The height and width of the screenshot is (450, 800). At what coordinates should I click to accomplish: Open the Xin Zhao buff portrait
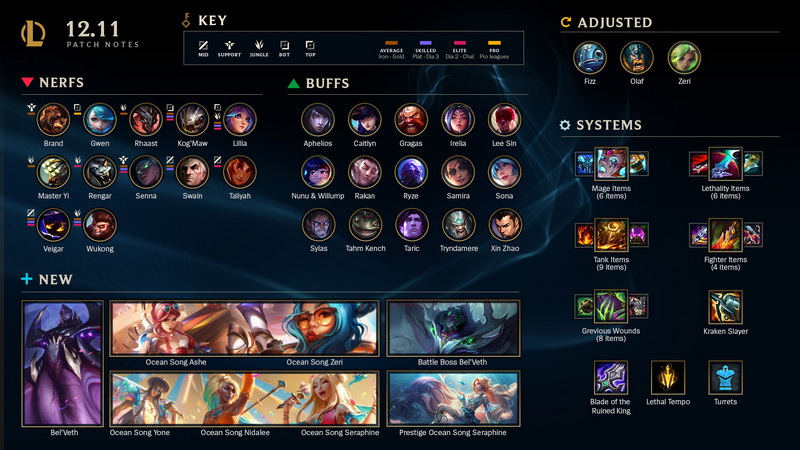pyautogui.click(x=504, y=225)
